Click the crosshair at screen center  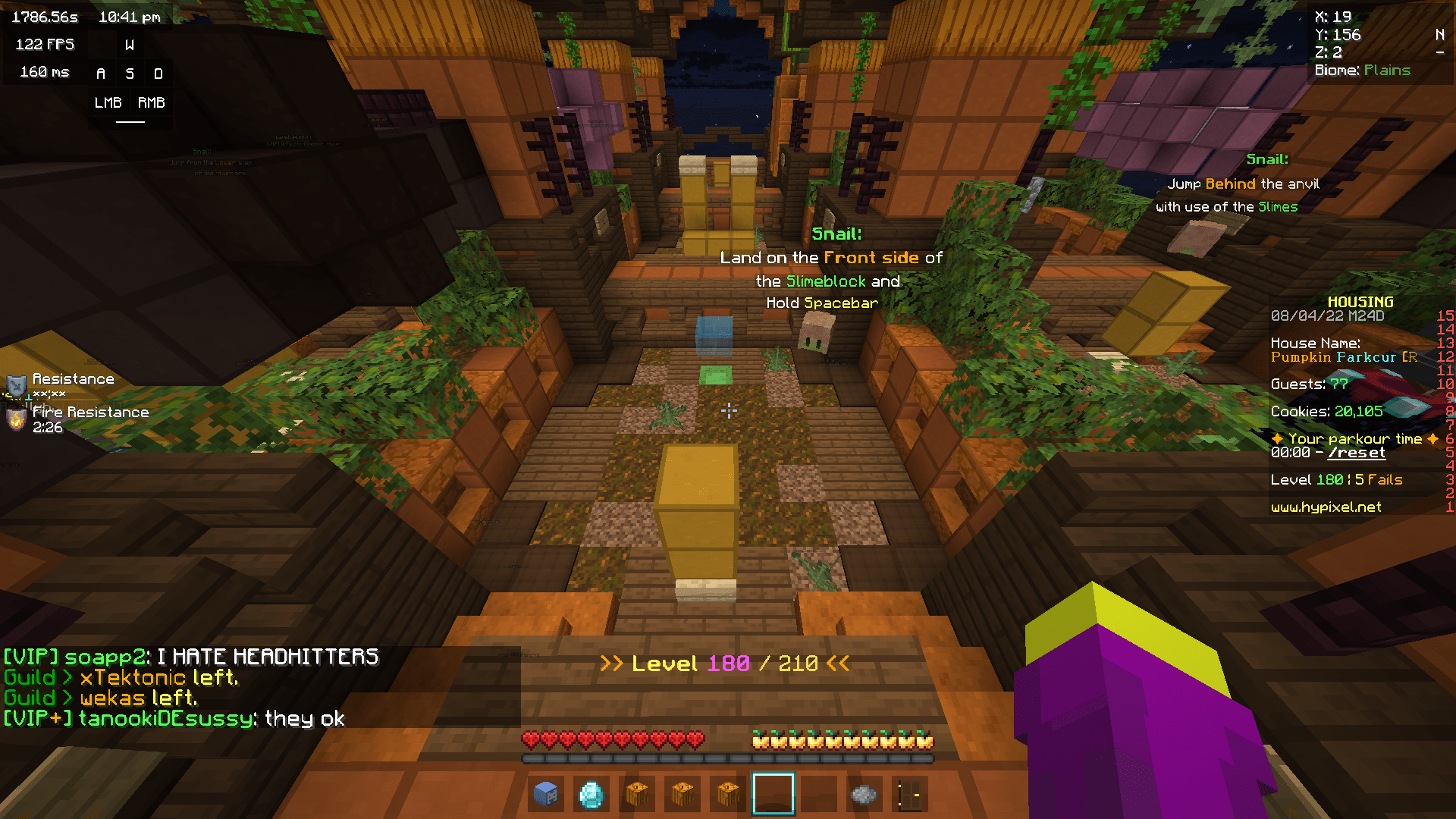click(728, 410)
